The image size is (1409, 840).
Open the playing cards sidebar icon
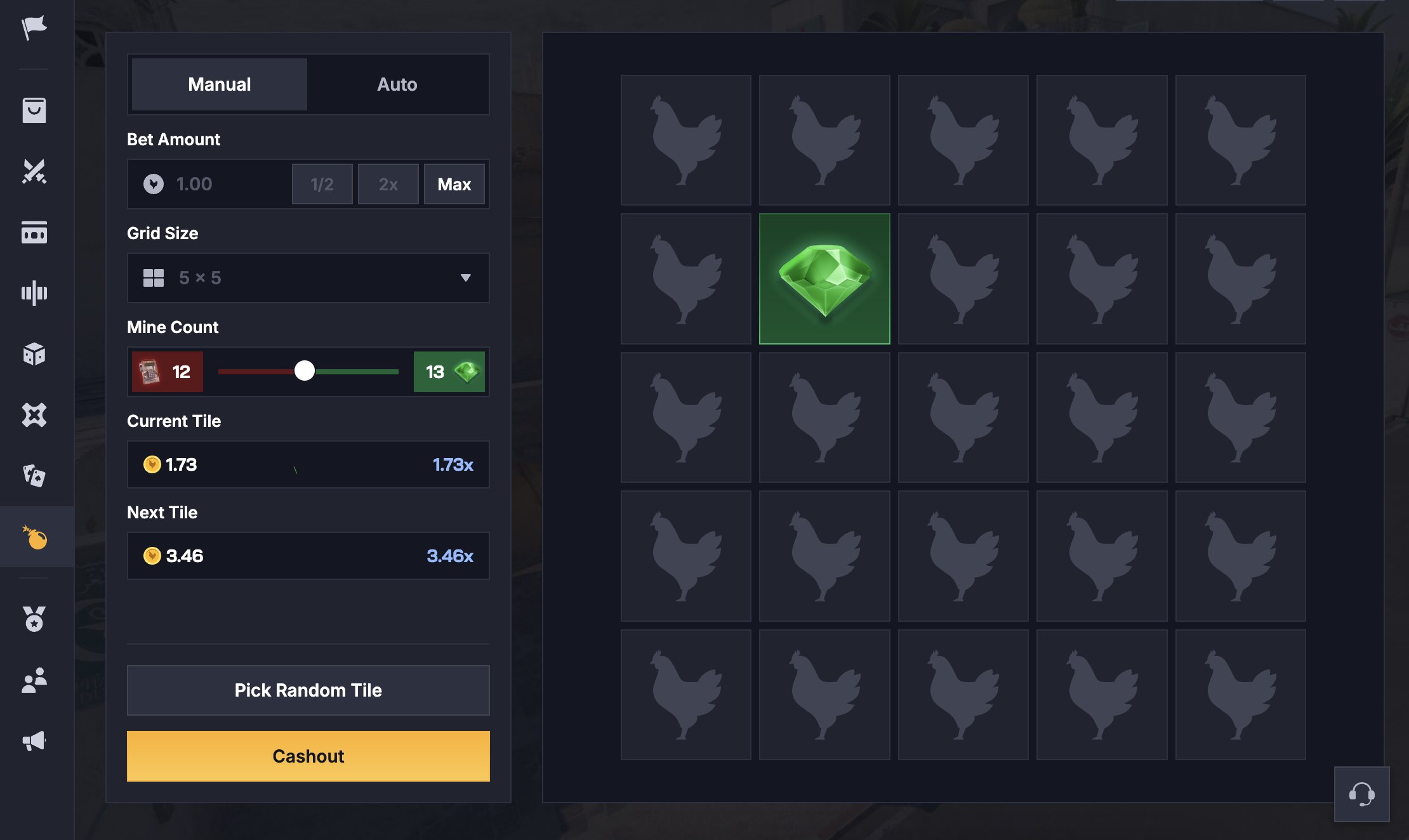(x=34, y=476)
